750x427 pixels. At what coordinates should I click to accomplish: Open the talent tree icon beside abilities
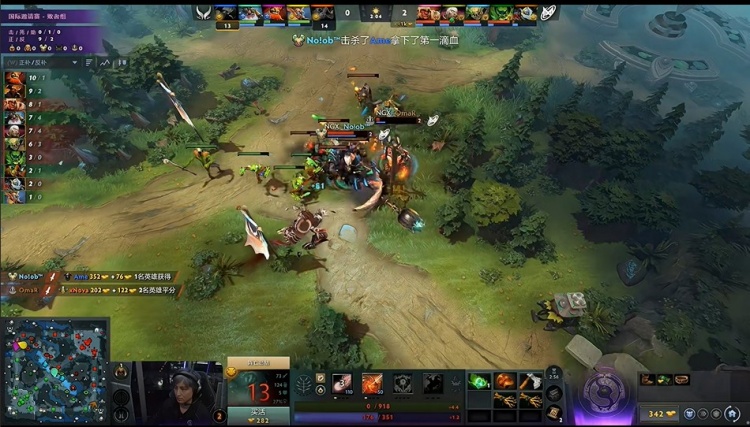(x=303, y=384)
